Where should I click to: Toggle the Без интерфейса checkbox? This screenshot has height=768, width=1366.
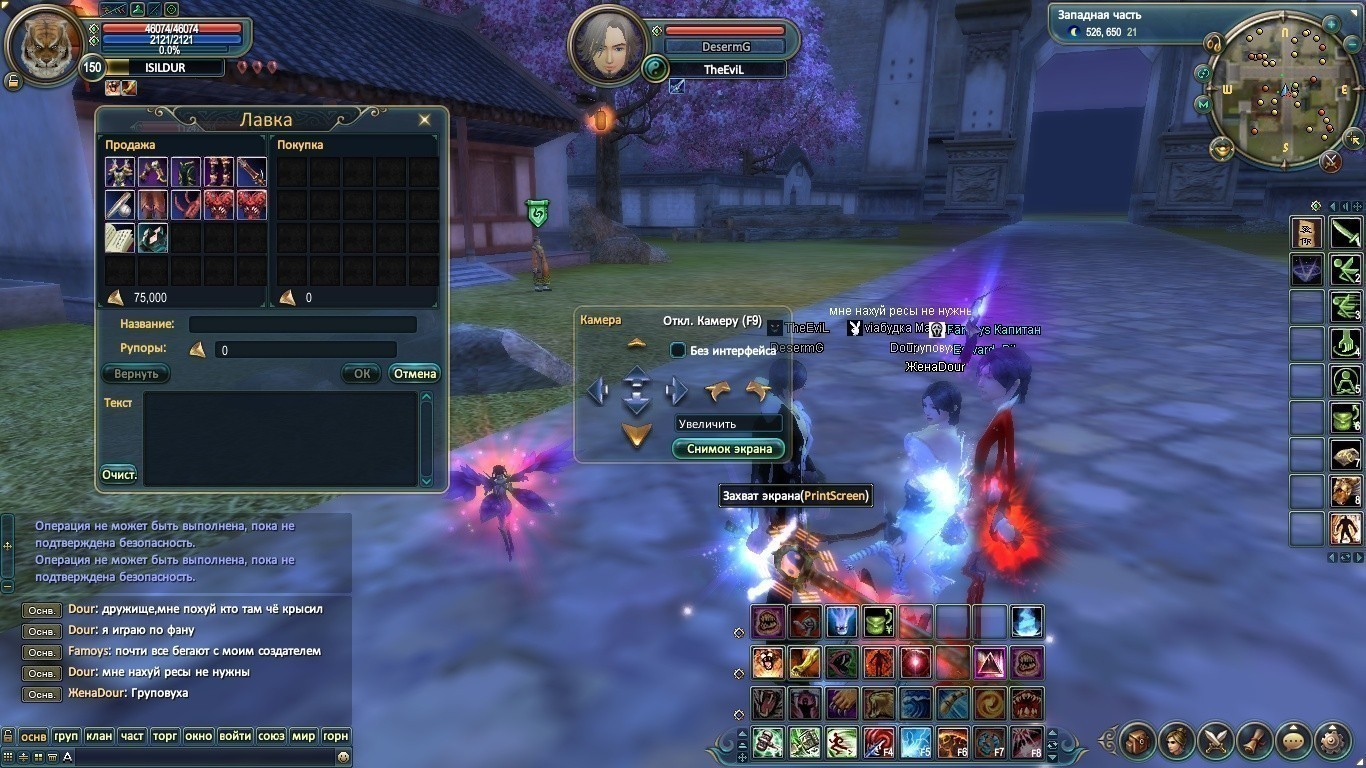(x=678, y=350)
